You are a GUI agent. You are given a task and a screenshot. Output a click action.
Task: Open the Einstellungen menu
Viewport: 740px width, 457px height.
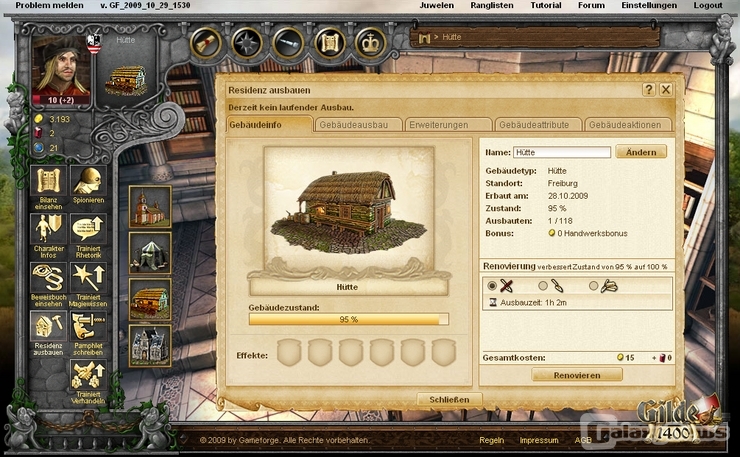click(x=649, y=5)
